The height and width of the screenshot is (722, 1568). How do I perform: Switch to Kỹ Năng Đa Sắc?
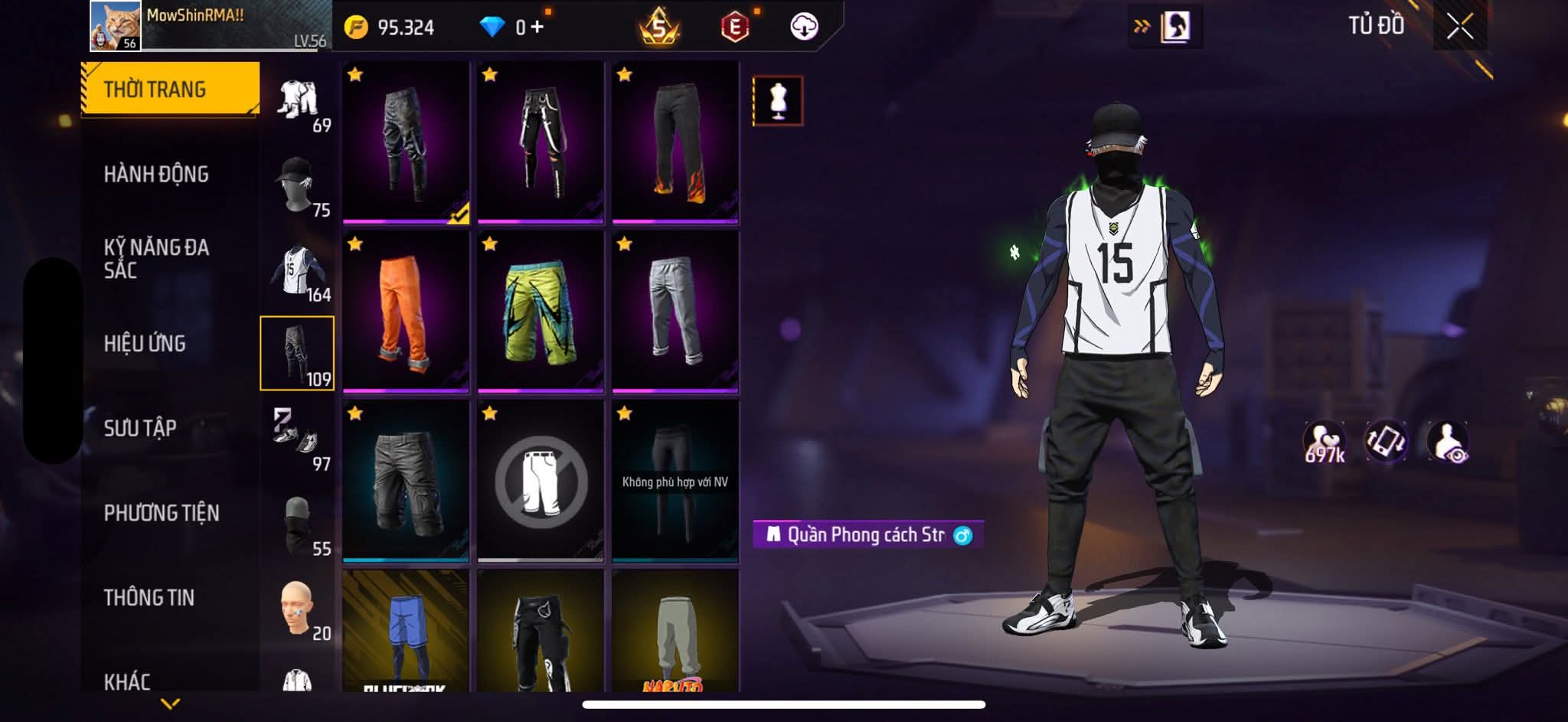(x=156, y=258)
